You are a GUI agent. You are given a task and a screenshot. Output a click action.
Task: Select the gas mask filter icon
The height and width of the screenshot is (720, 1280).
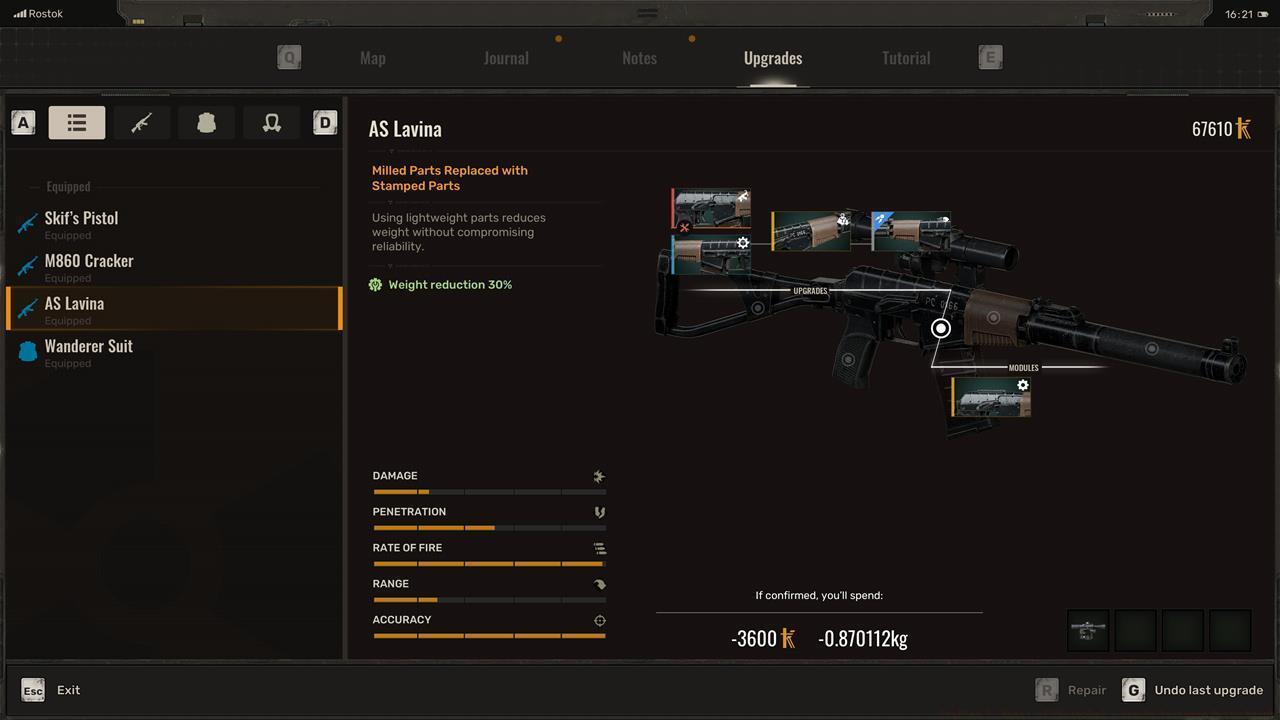tap(271, 122)
